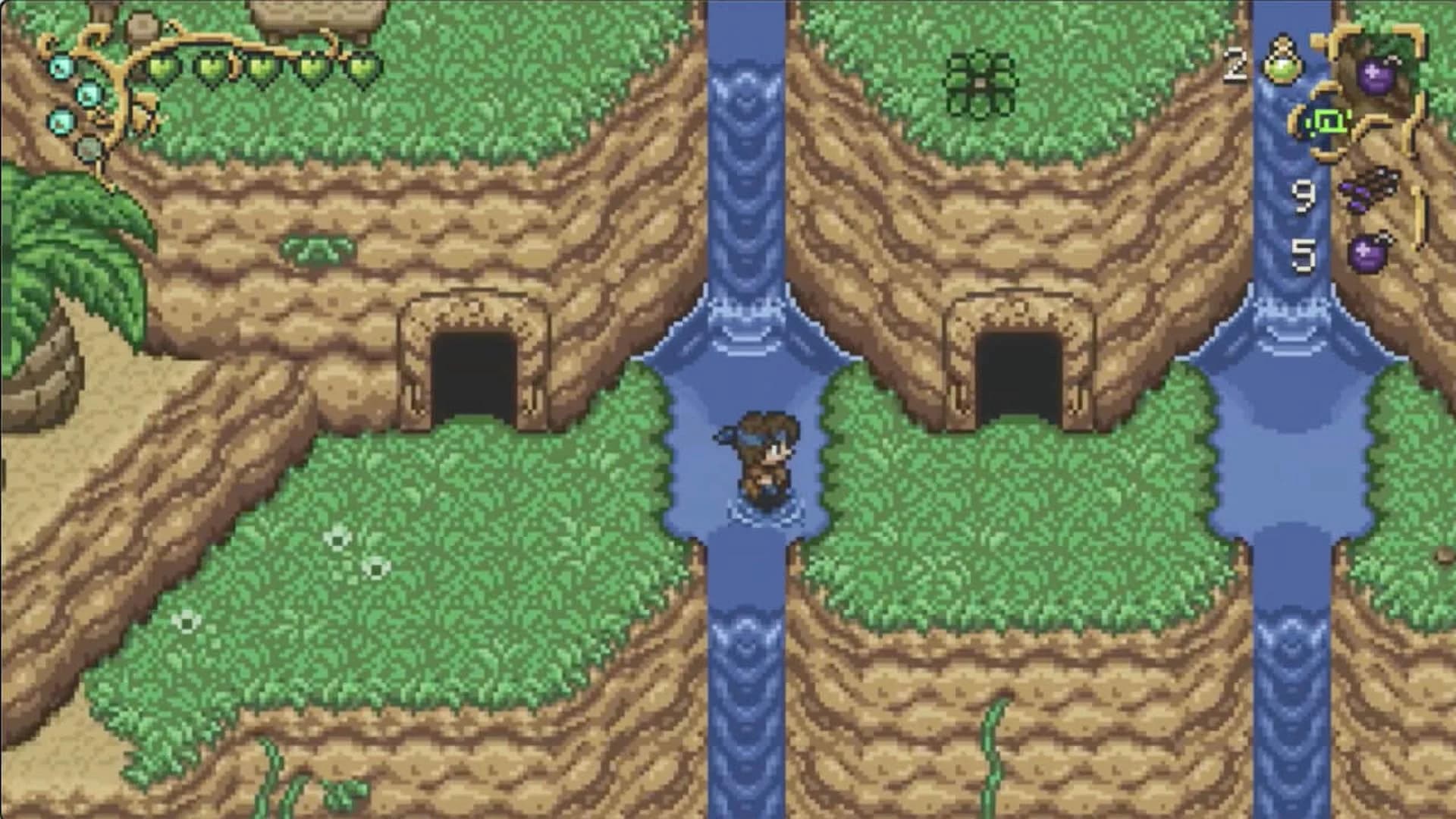Click the first heart in the health meter
The image size is (1456, 819).
pyautogui.click(x=163, y=65)
